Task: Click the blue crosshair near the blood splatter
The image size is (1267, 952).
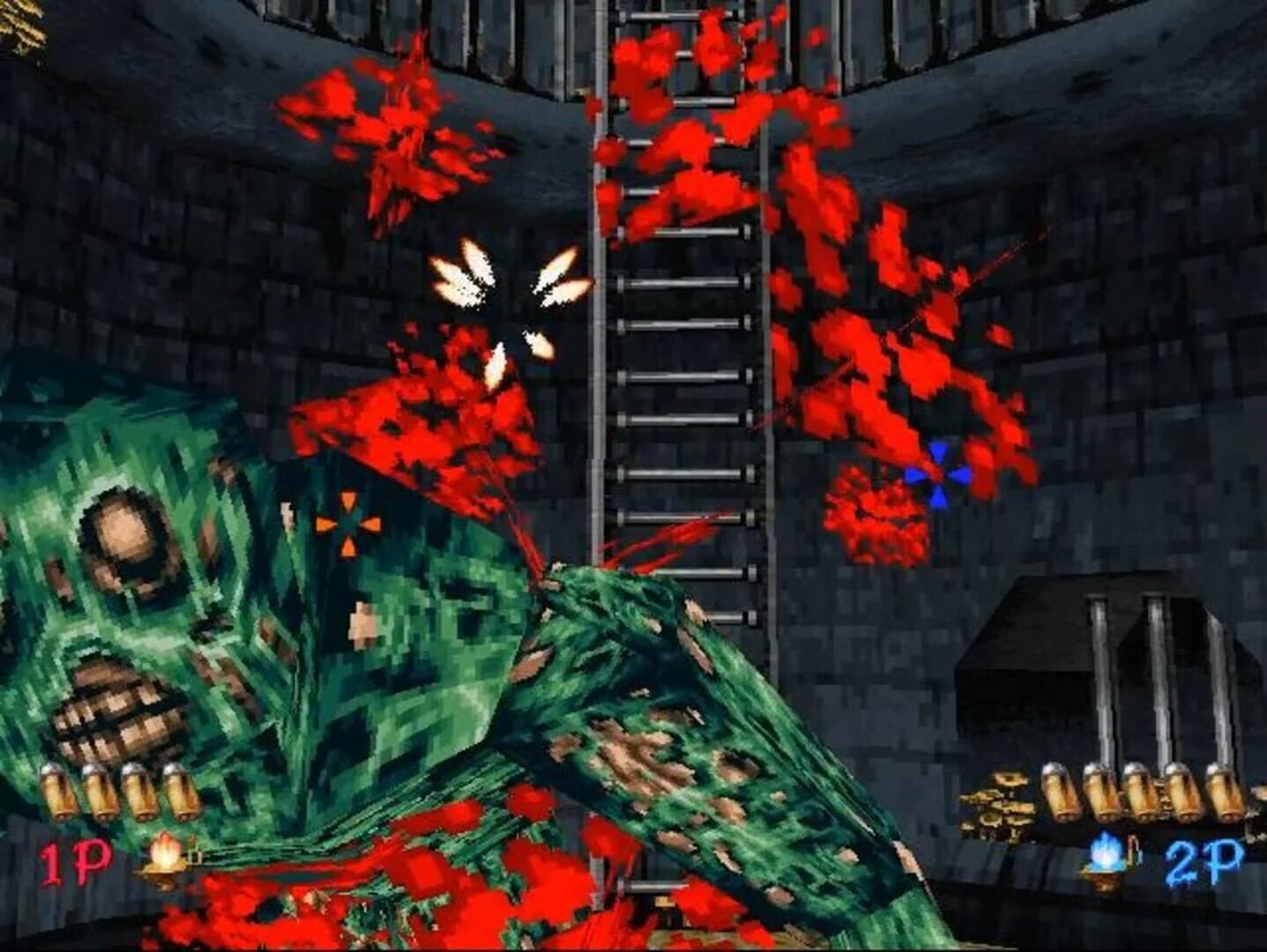Action: click(x=939, y=475)
